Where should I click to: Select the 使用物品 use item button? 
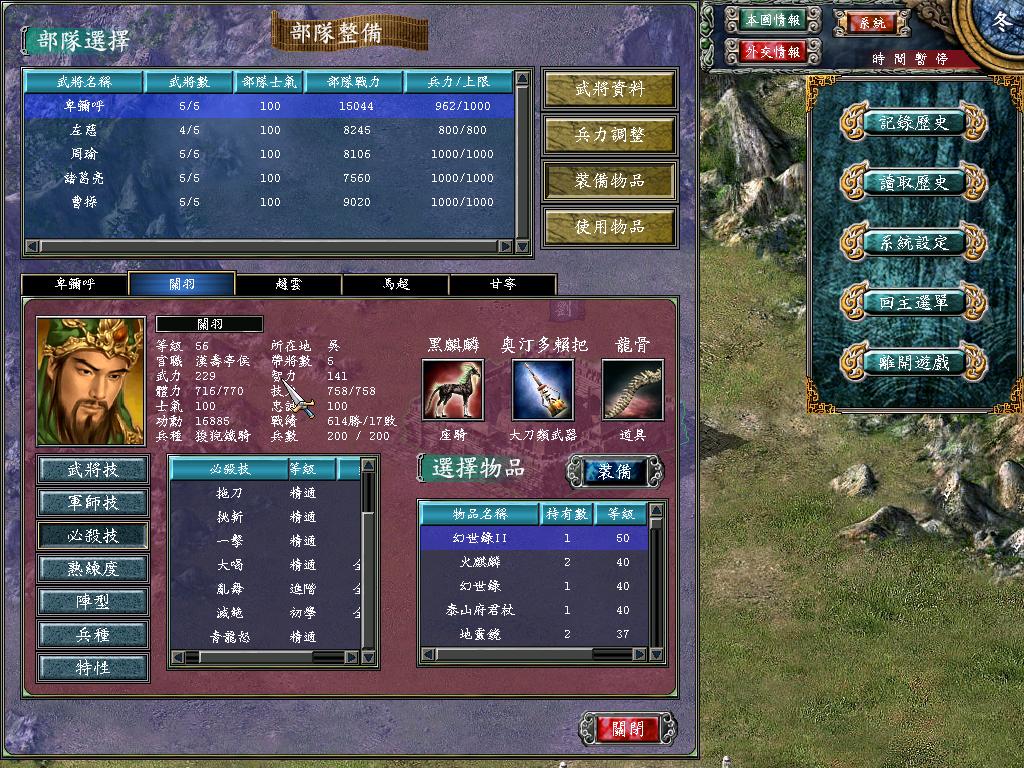(609, 227)
